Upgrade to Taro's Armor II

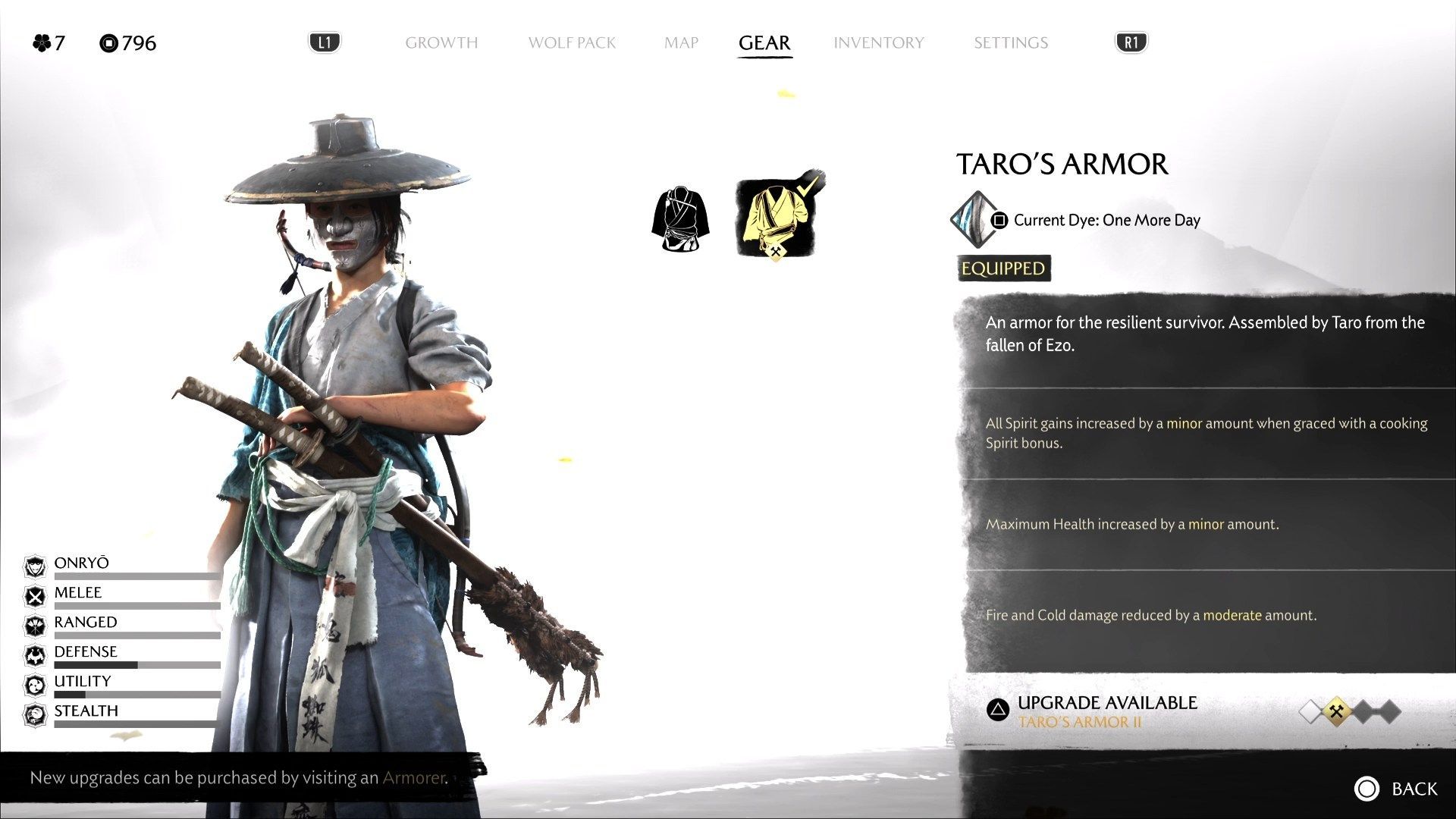coord(1106,711)
